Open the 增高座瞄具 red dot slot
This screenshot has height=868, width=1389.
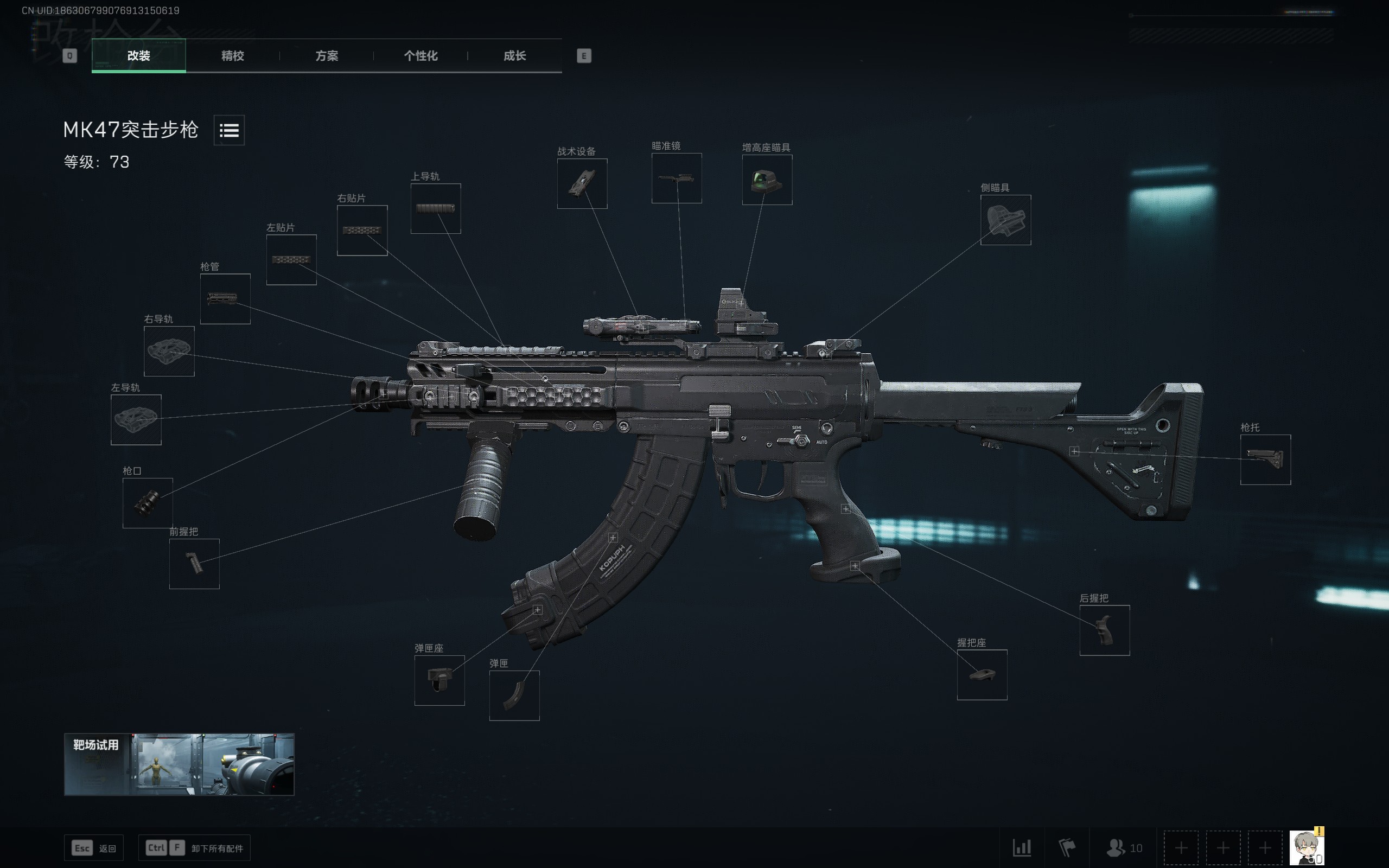coord(767,180)
